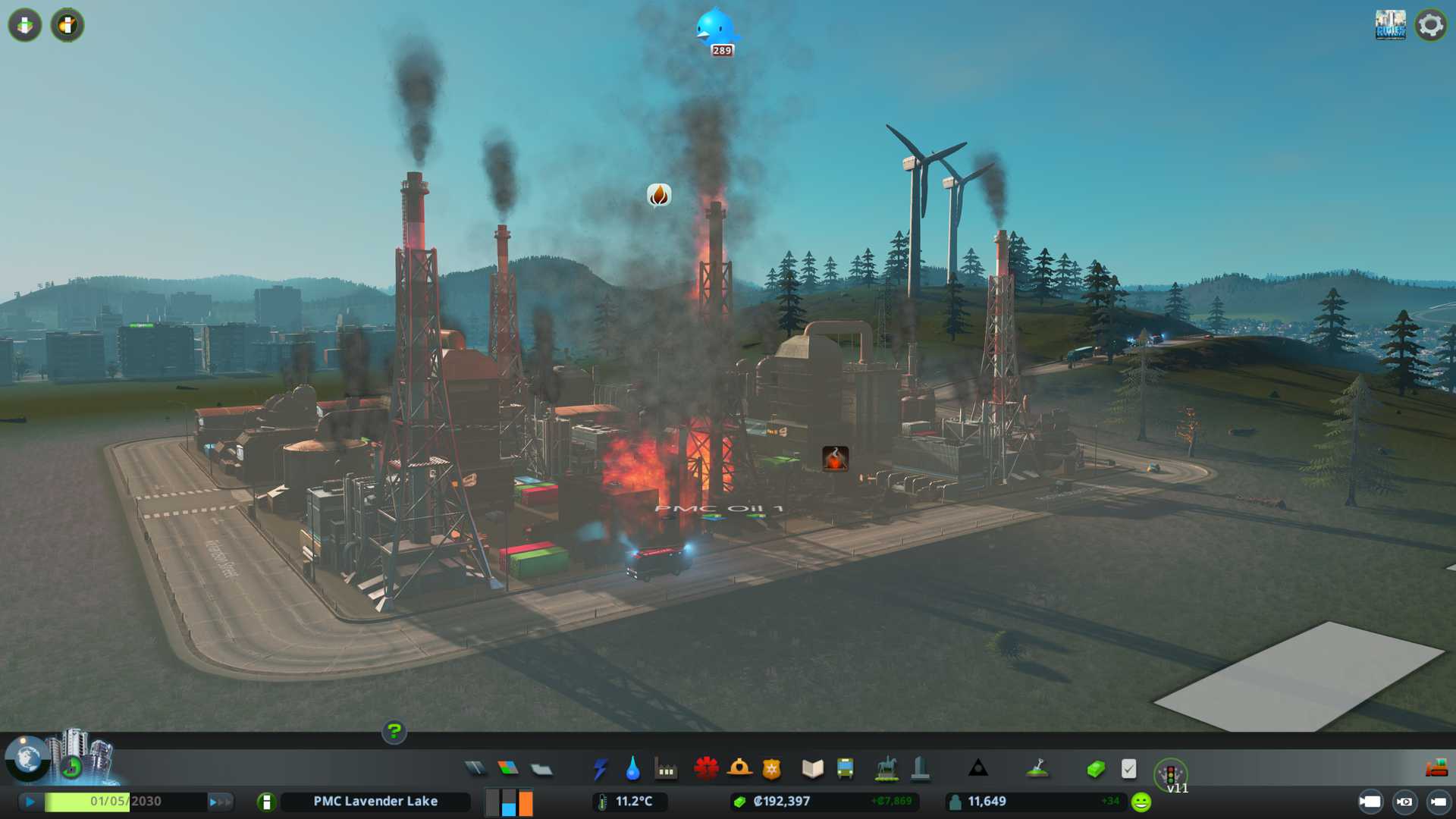
Task: Open the Policies checklist panel
Action: 1128,769
